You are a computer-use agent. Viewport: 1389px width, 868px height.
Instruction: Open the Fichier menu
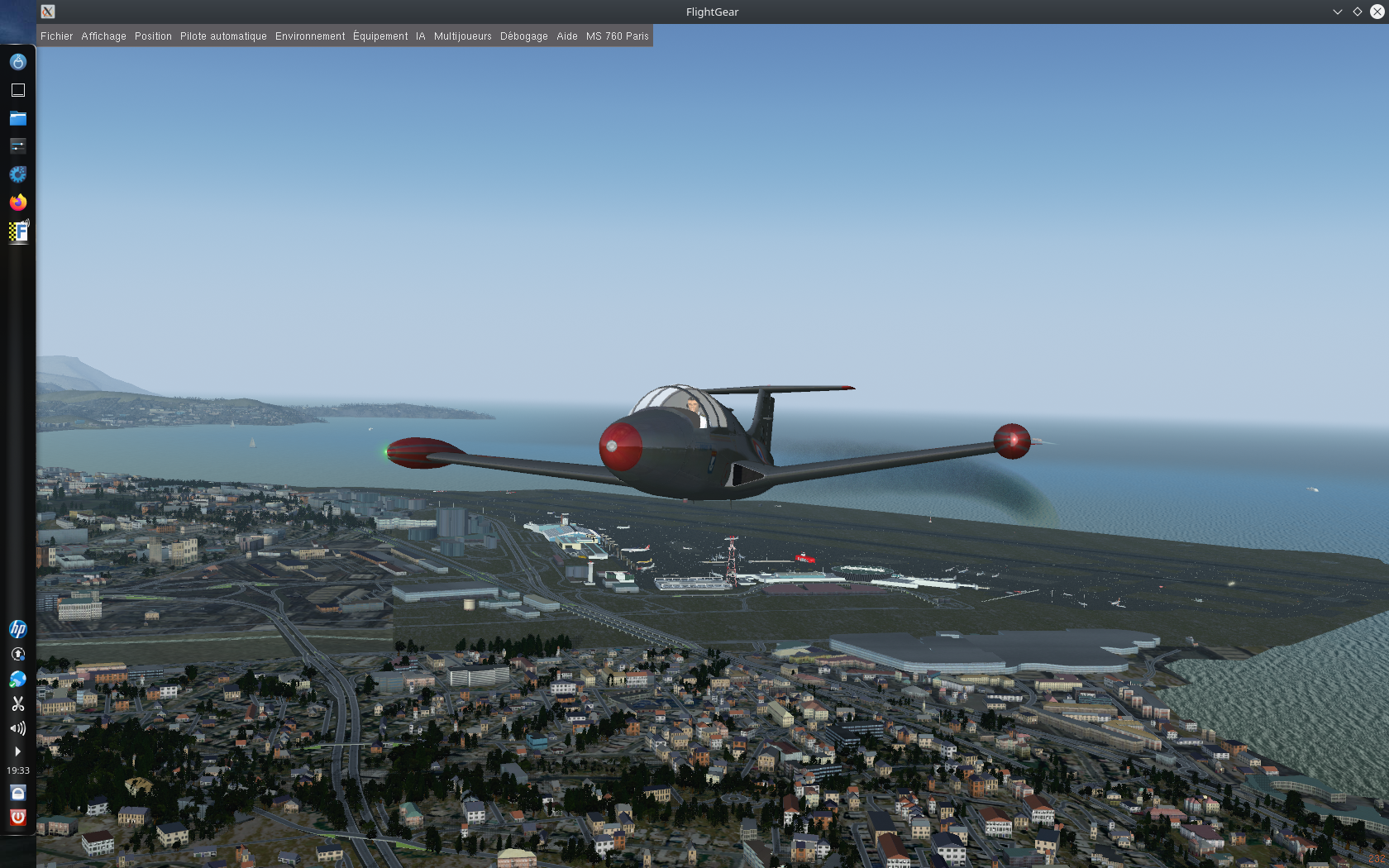pos(56,36)
